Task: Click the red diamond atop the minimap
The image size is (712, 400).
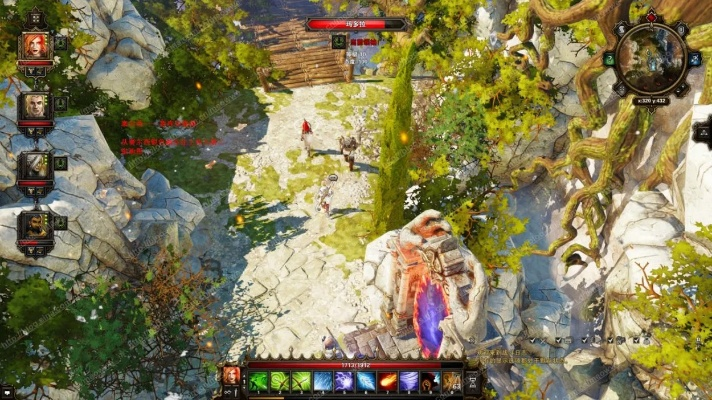Action: [652, 16]
